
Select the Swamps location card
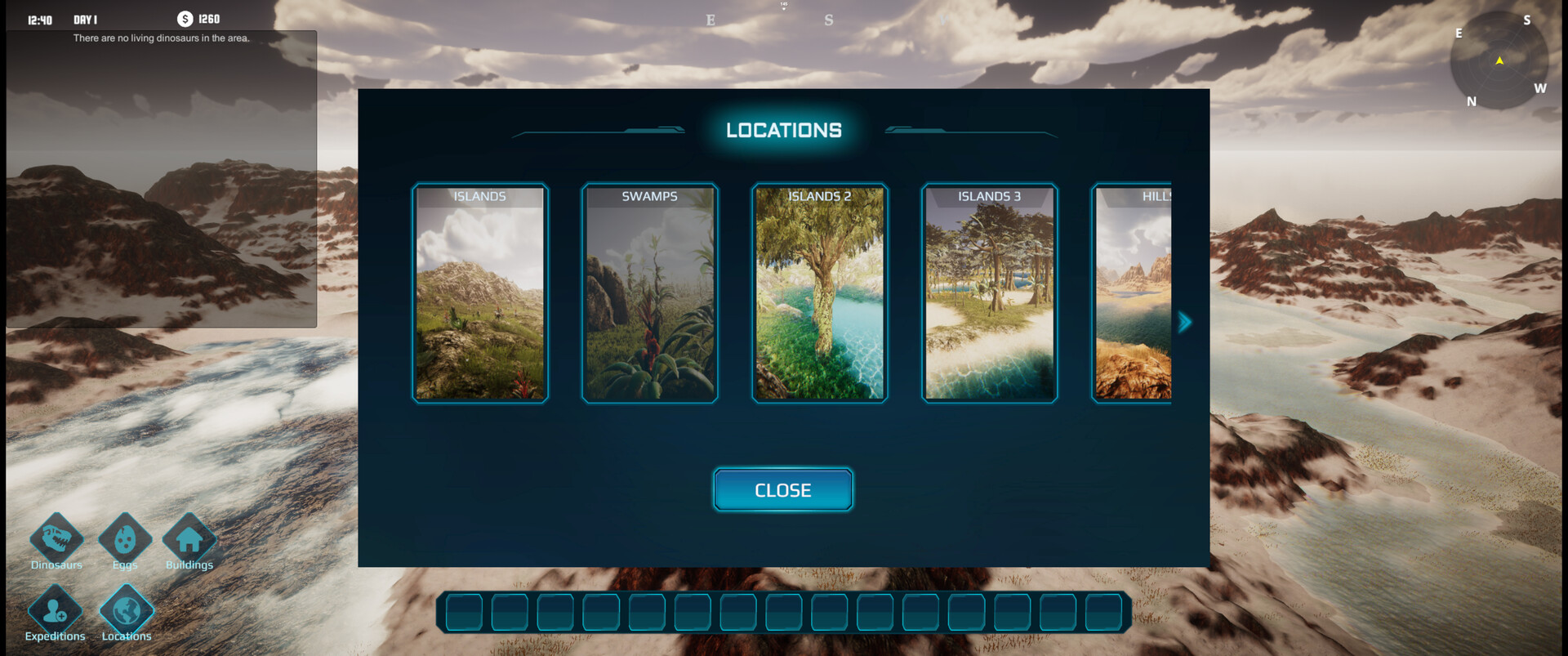[650, 292]
